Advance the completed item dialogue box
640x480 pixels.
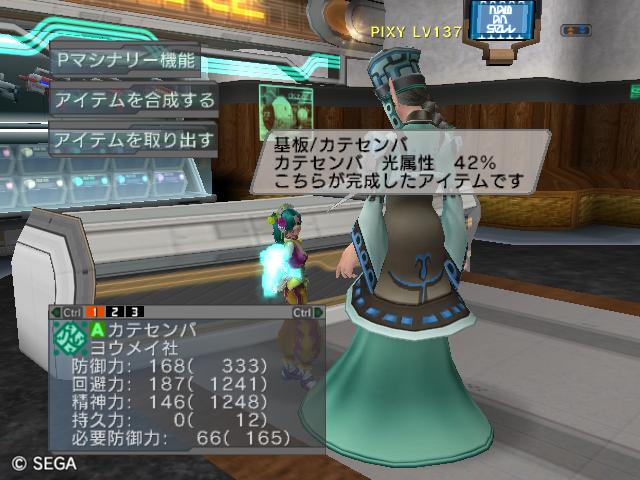tap(398, 161)
